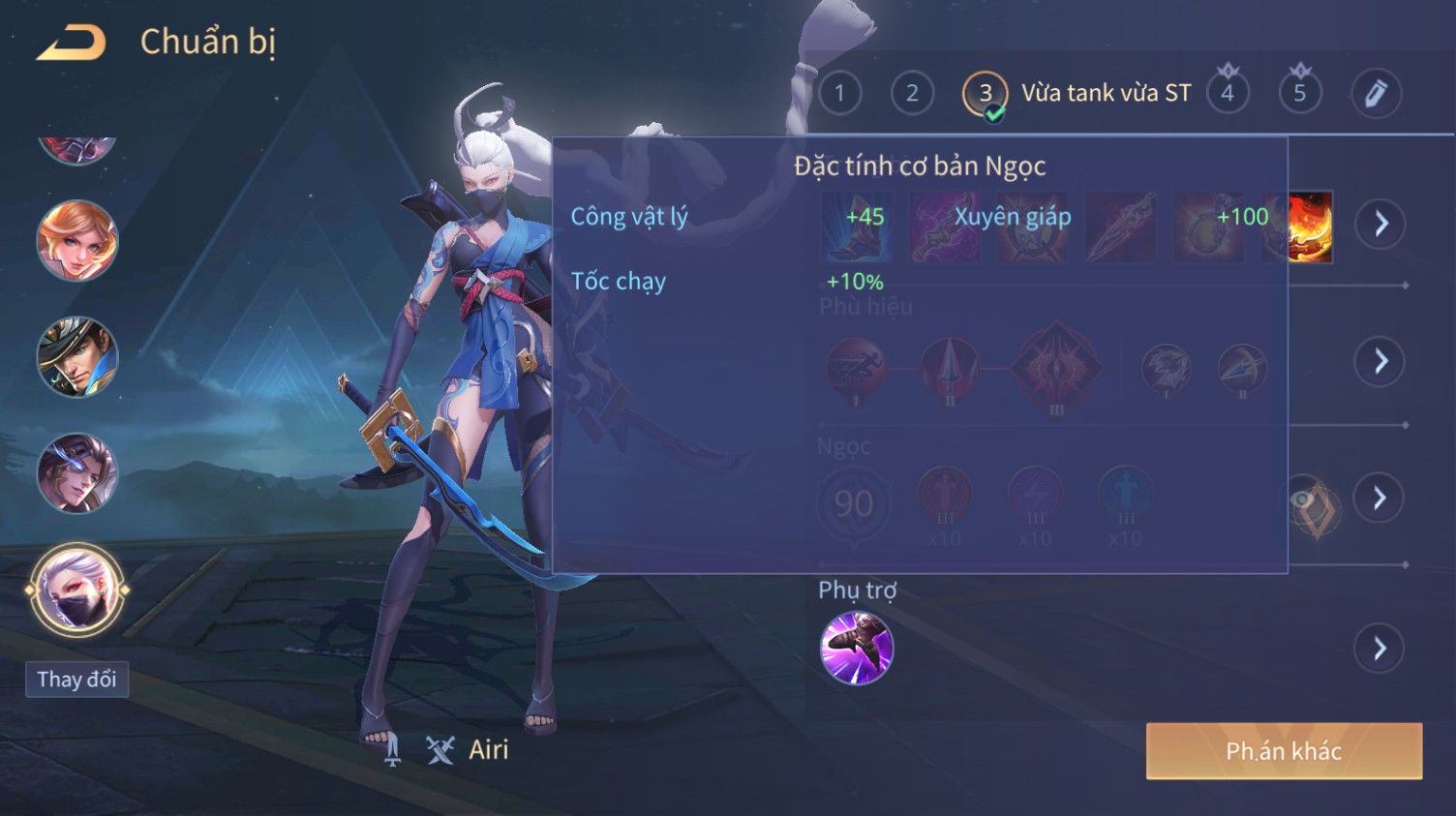Select the orange-haired girl hero portrait
Image resolution: width=1456 pixels, height=816 pixels.
click(x=77, y=240)
